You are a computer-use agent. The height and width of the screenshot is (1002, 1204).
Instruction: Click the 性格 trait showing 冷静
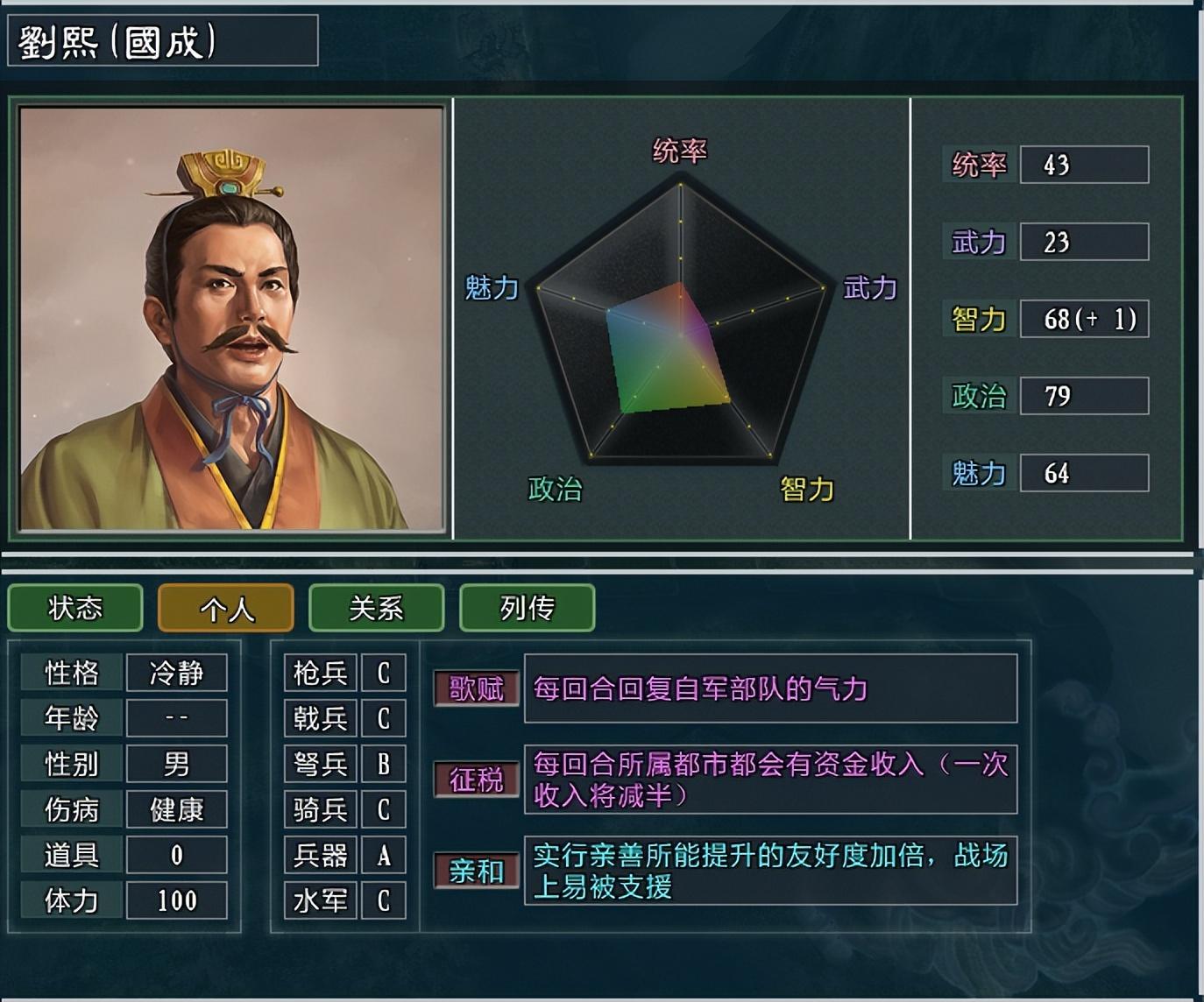(176, 673)
